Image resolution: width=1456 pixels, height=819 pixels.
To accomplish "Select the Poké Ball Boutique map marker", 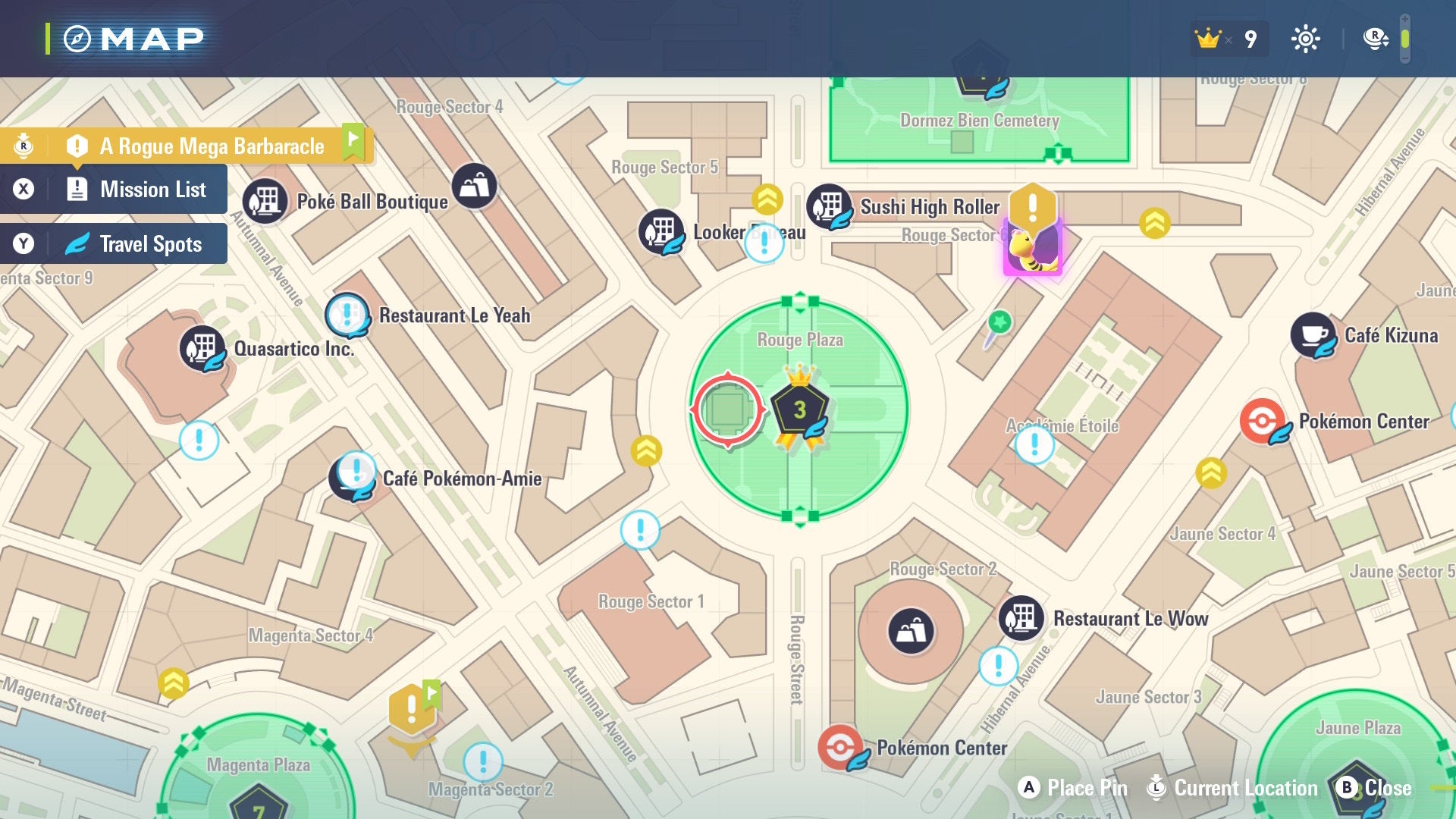I will [x=265, y=201].
